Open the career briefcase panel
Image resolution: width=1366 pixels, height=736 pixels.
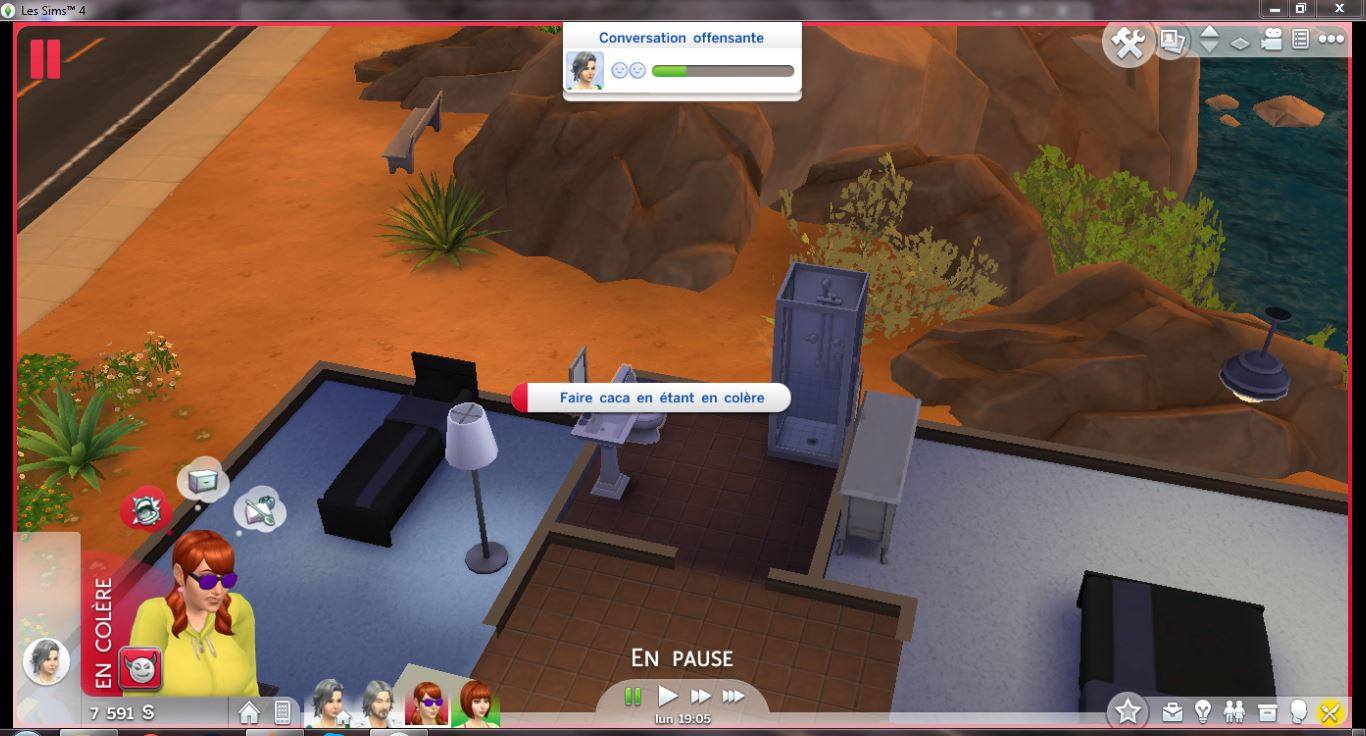pos(1172,712)
